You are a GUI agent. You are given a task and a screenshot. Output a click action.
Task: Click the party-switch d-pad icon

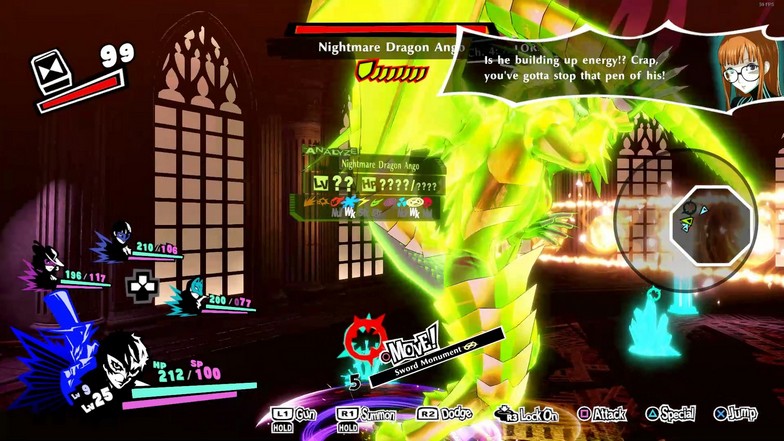pyautogui.click(x=142, y=285)
